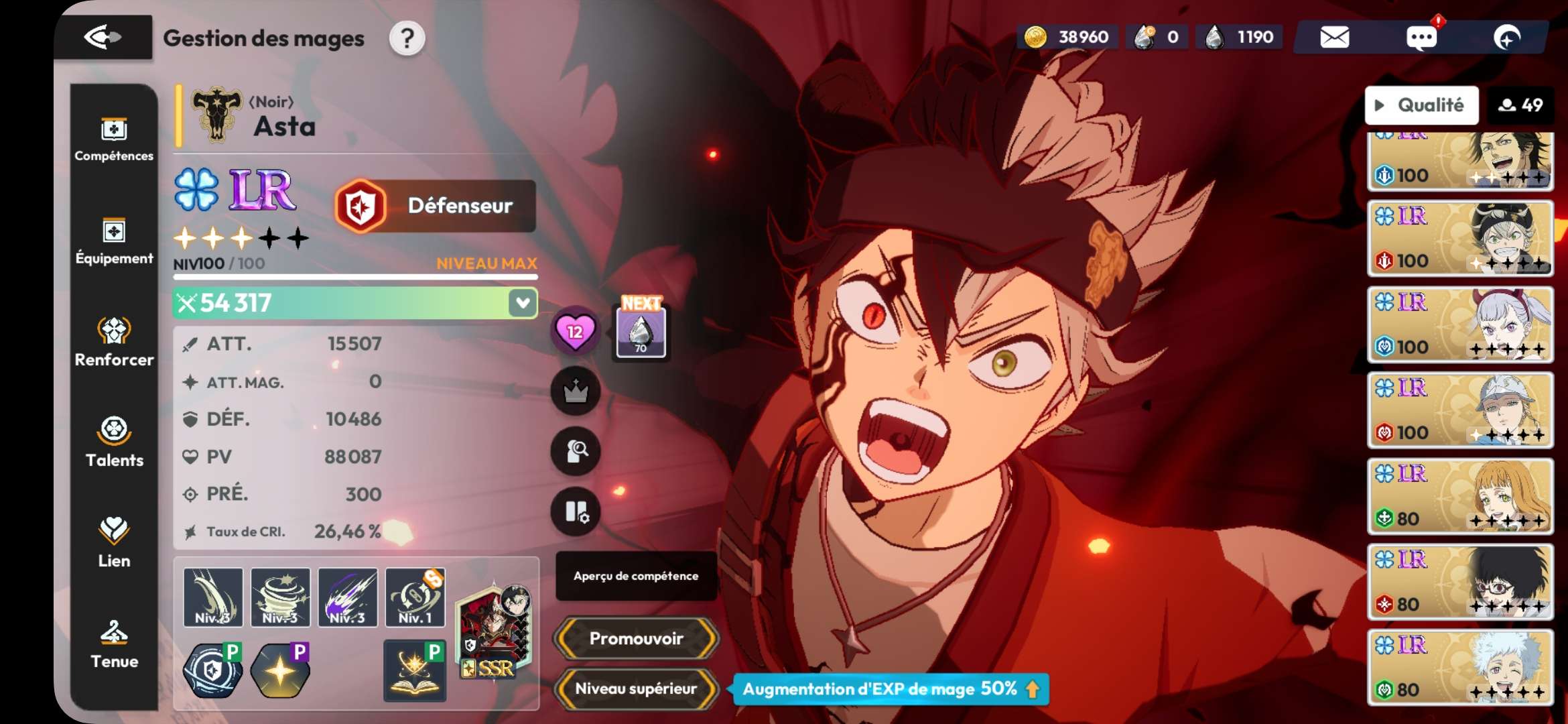This screenshot has width=1568, height=724.
Task: Open the mail envelope icon
Action: [1334, 37]
